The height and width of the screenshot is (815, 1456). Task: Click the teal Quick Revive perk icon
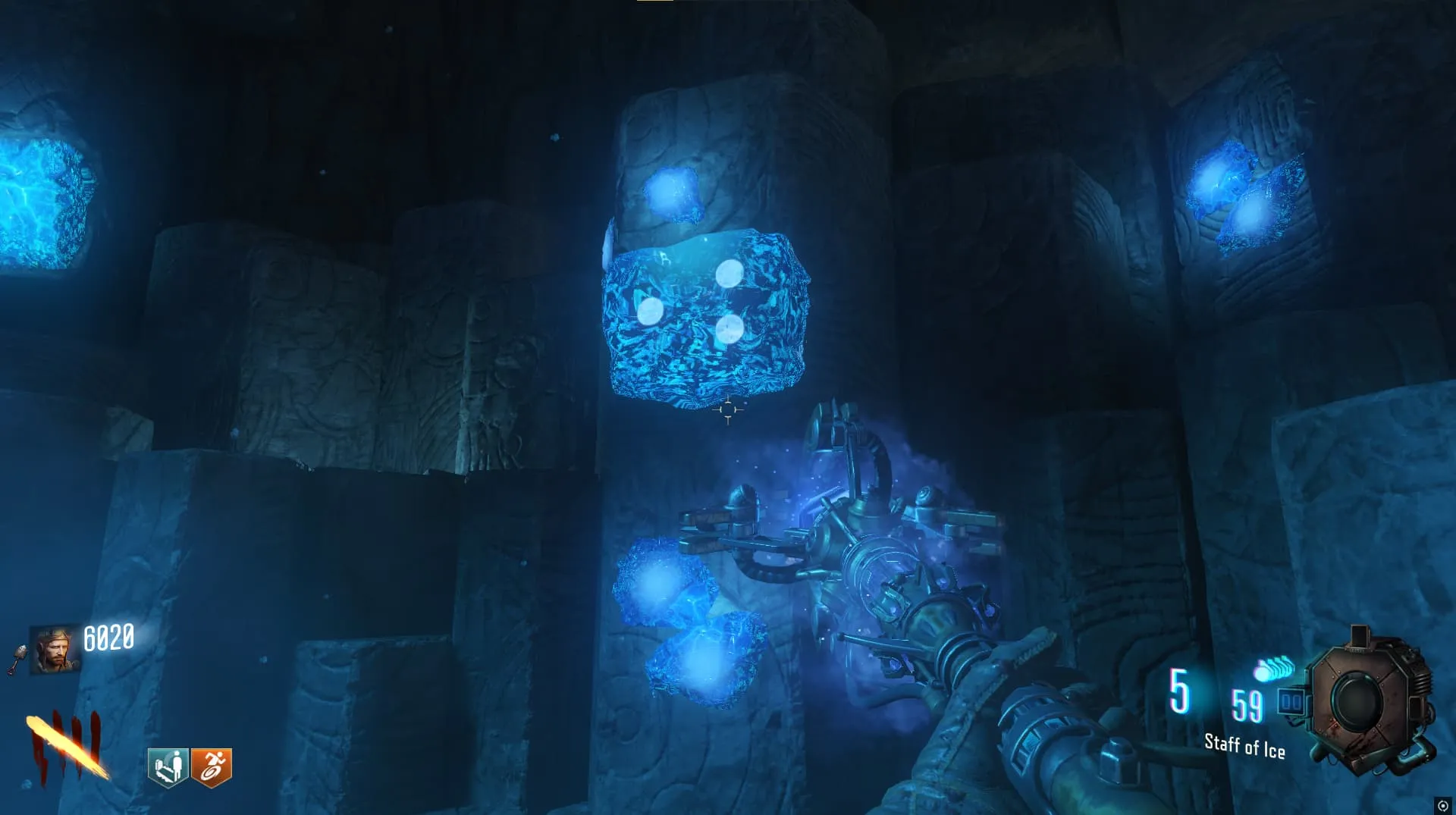[x=168, y=767]
